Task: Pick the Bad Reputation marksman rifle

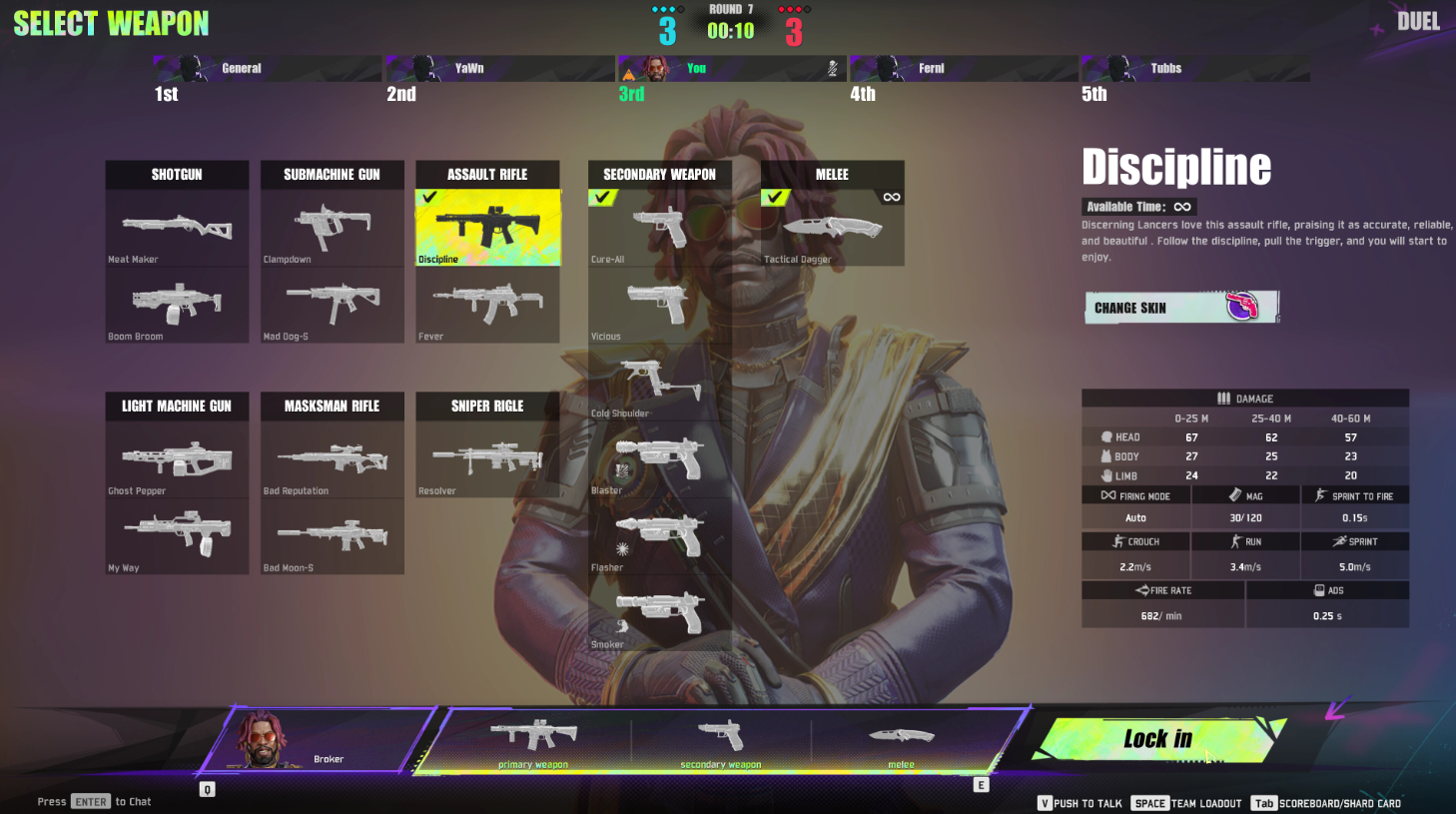Action: [332, 459]
